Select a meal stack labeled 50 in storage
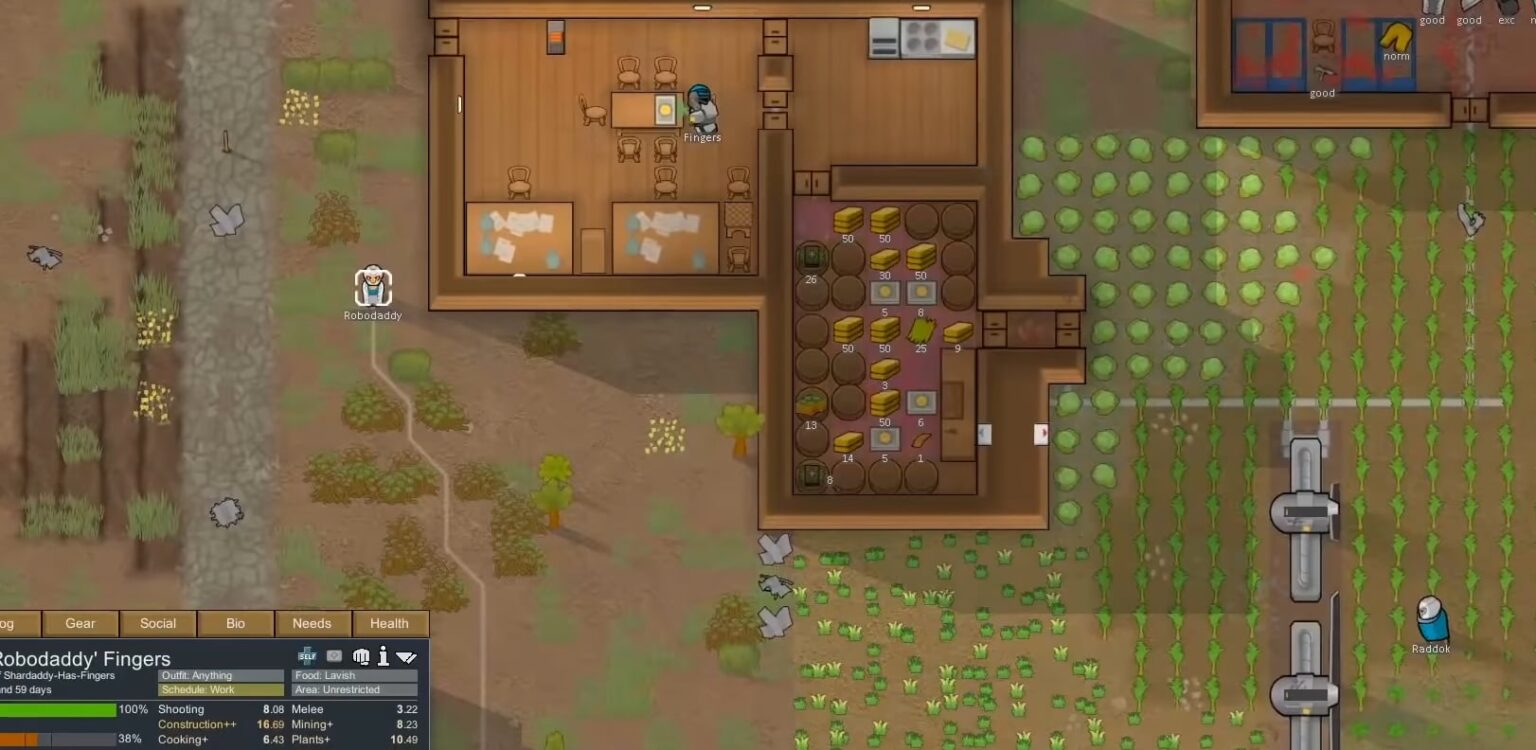This screenshot has height=750, width=1536. pyautogui.click(x=848, y=222)
